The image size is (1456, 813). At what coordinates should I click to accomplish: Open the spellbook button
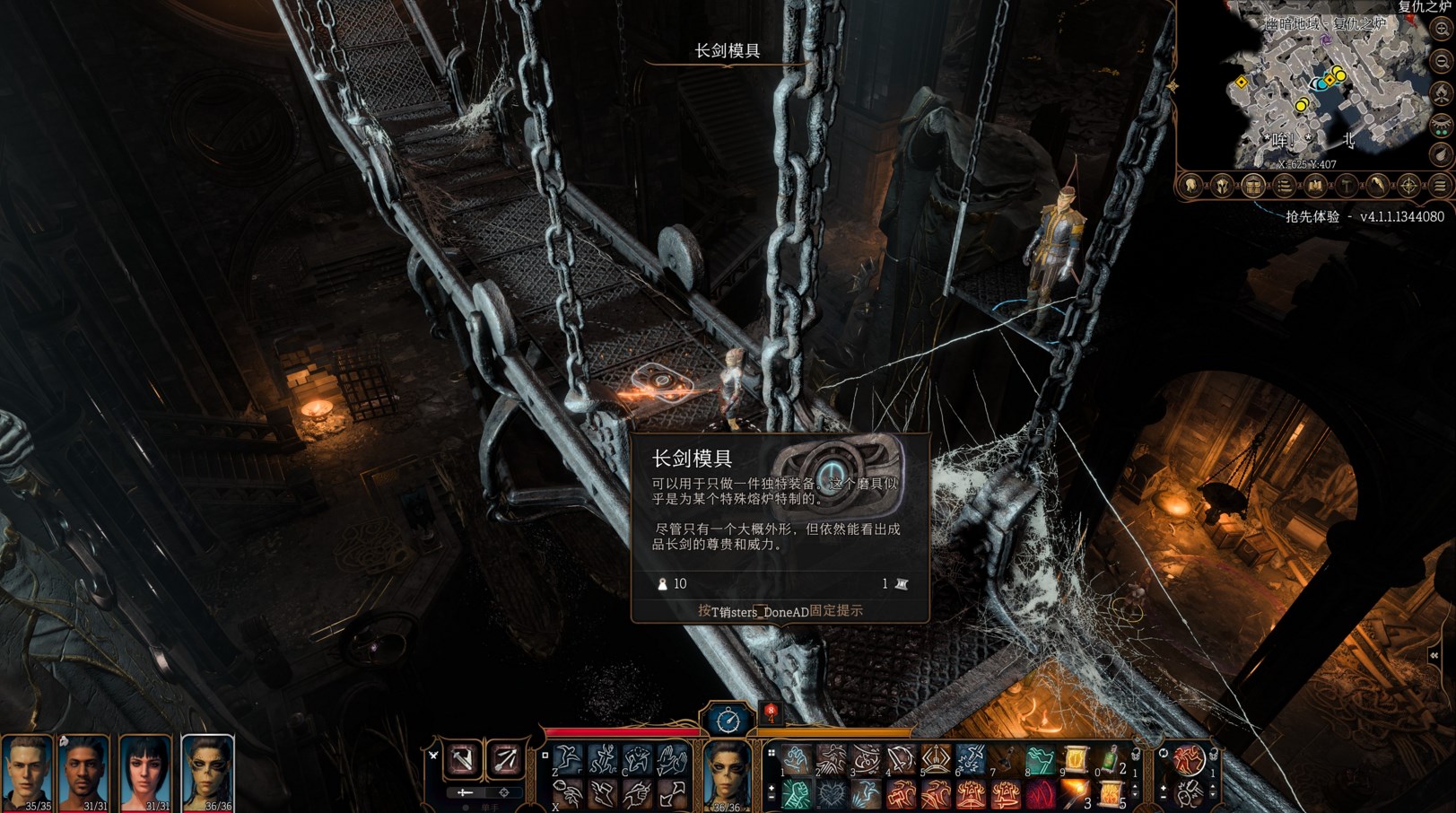1315,187
